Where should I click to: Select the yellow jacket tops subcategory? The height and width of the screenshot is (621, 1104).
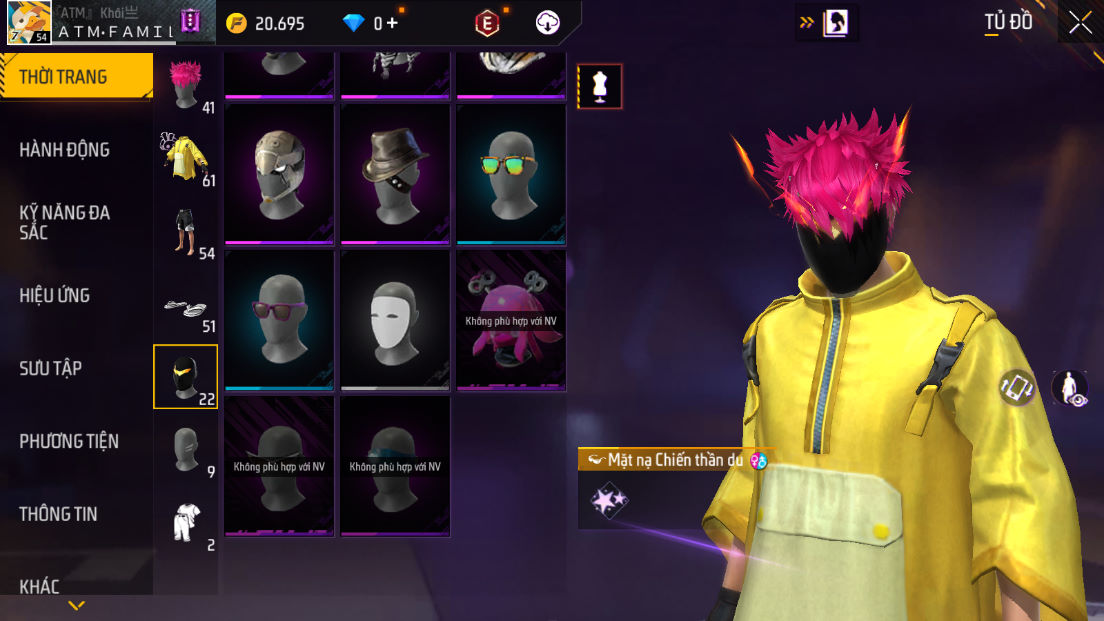pos(186,158)
